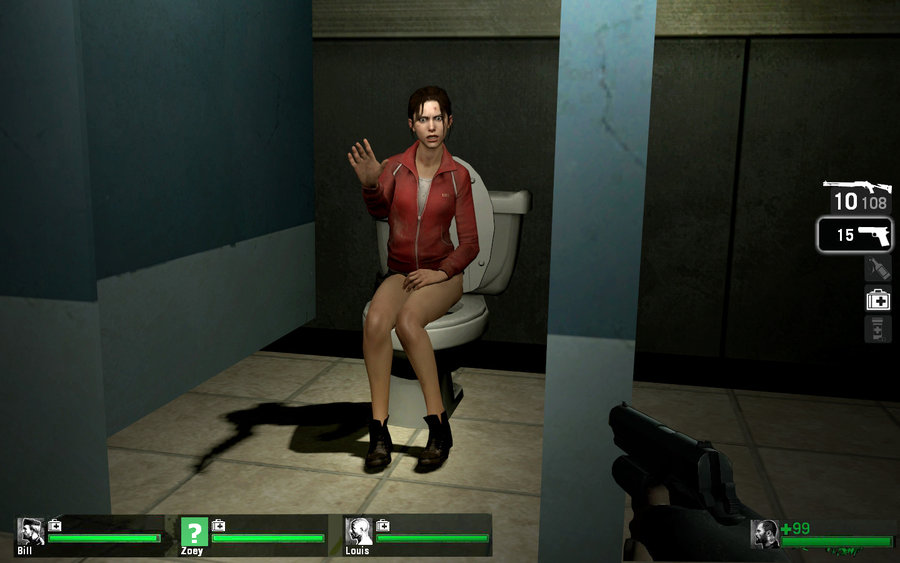
Task: Click Louis's teammate portrait
Action: [x=358, y=531]
